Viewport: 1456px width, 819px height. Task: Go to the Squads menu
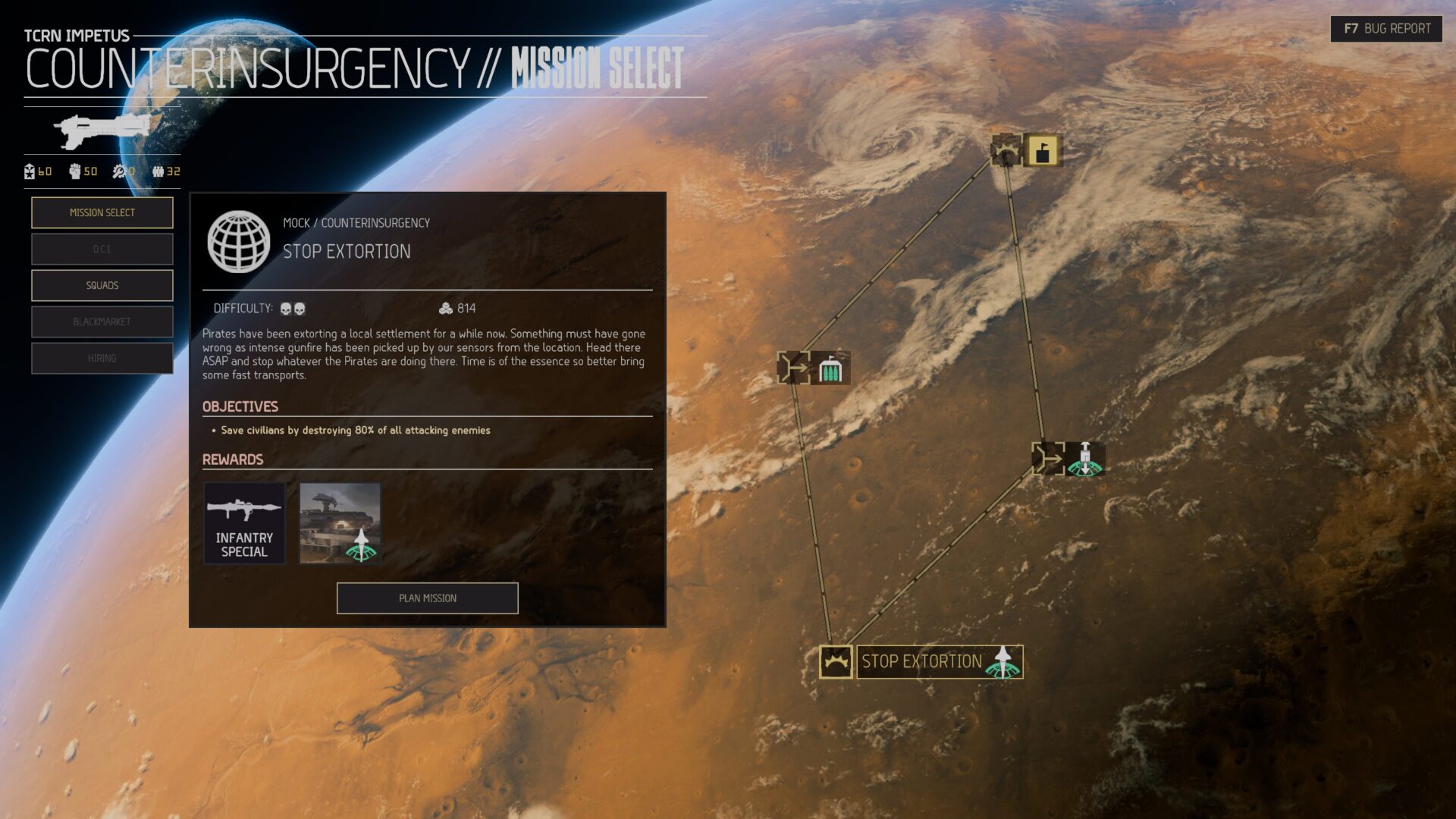102,285
